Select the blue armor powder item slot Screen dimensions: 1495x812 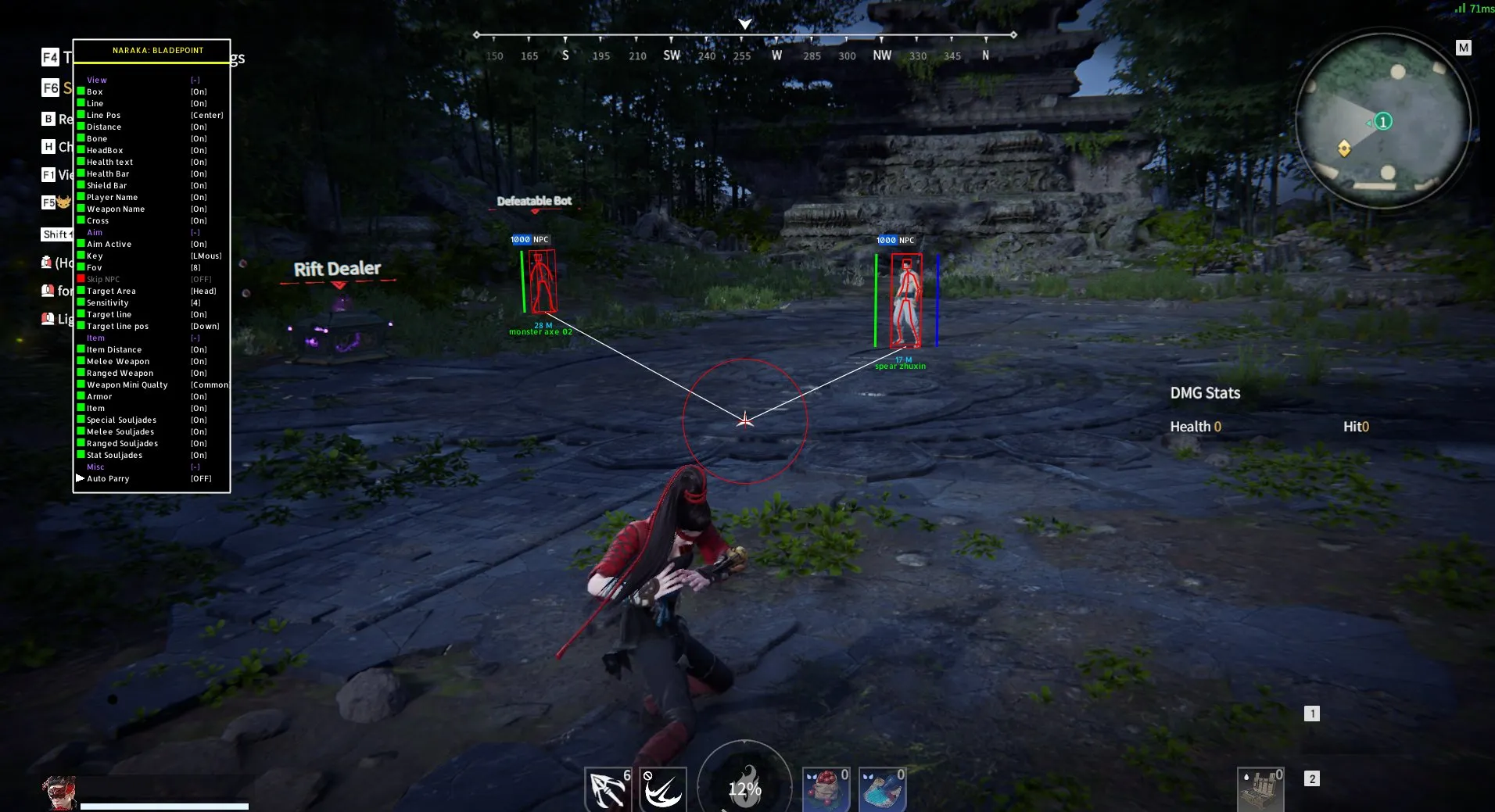coord(882,789)
